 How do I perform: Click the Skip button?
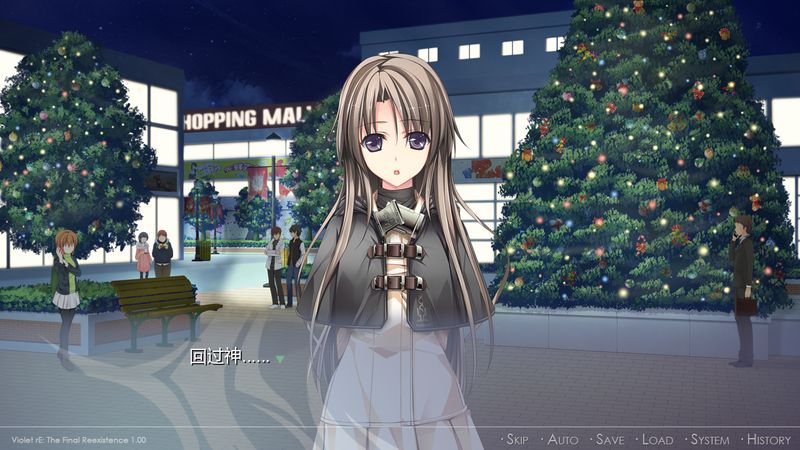[516, 440]
